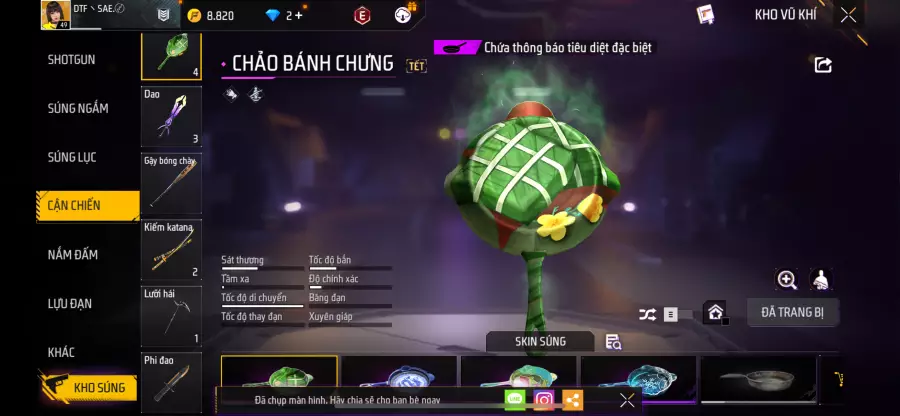Add diamonds with the plus button
Screen dimensions: 900x416
298,15
